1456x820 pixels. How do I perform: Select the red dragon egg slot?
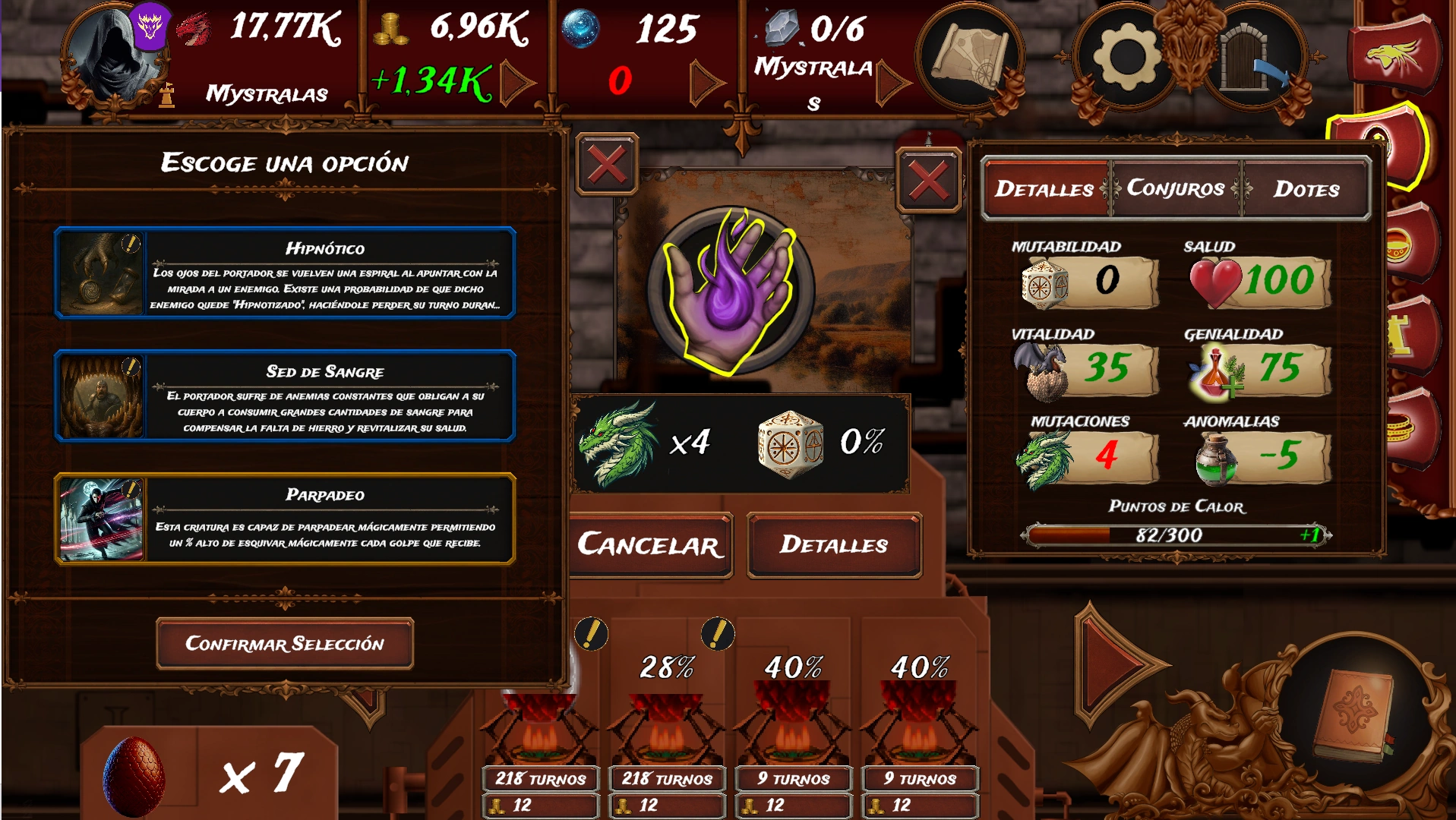tap(134, 776)
